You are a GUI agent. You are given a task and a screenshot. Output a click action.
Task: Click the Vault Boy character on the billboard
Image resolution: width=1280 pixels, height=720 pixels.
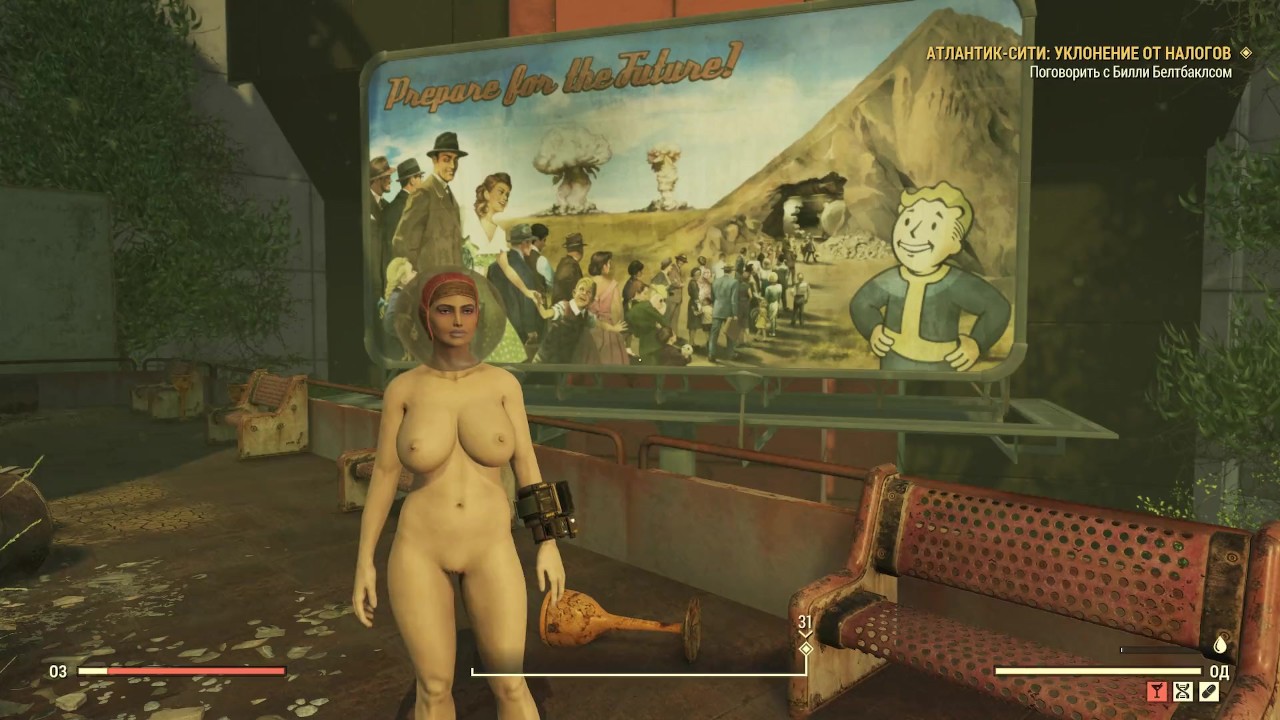point(930,265)
